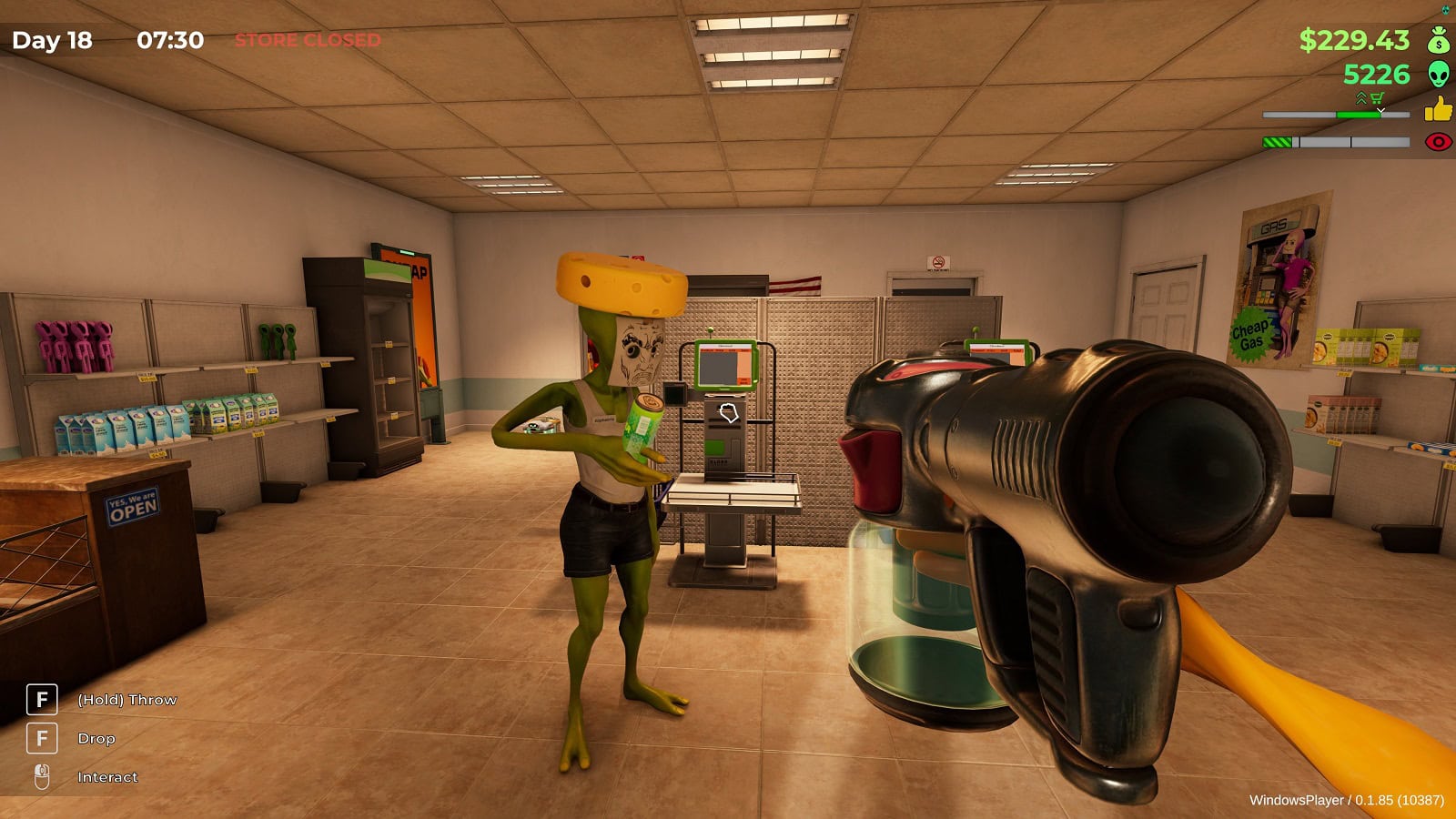This screenshot has width=1456, height=819.
Task: Select the red eye suspicion icon
Action: click(x=1439, y=142)
